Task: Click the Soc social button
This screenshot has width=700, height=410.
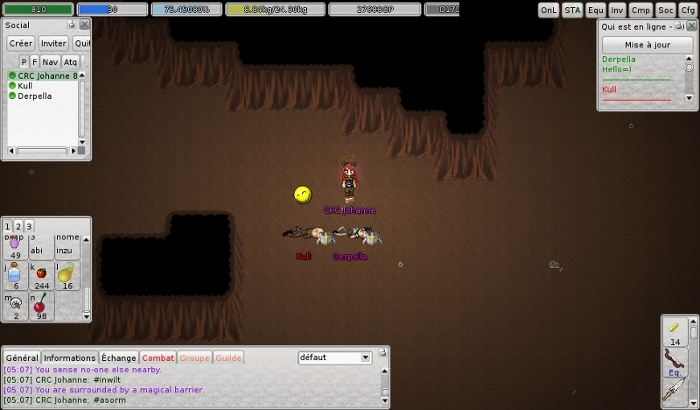Action: point(665,10)
